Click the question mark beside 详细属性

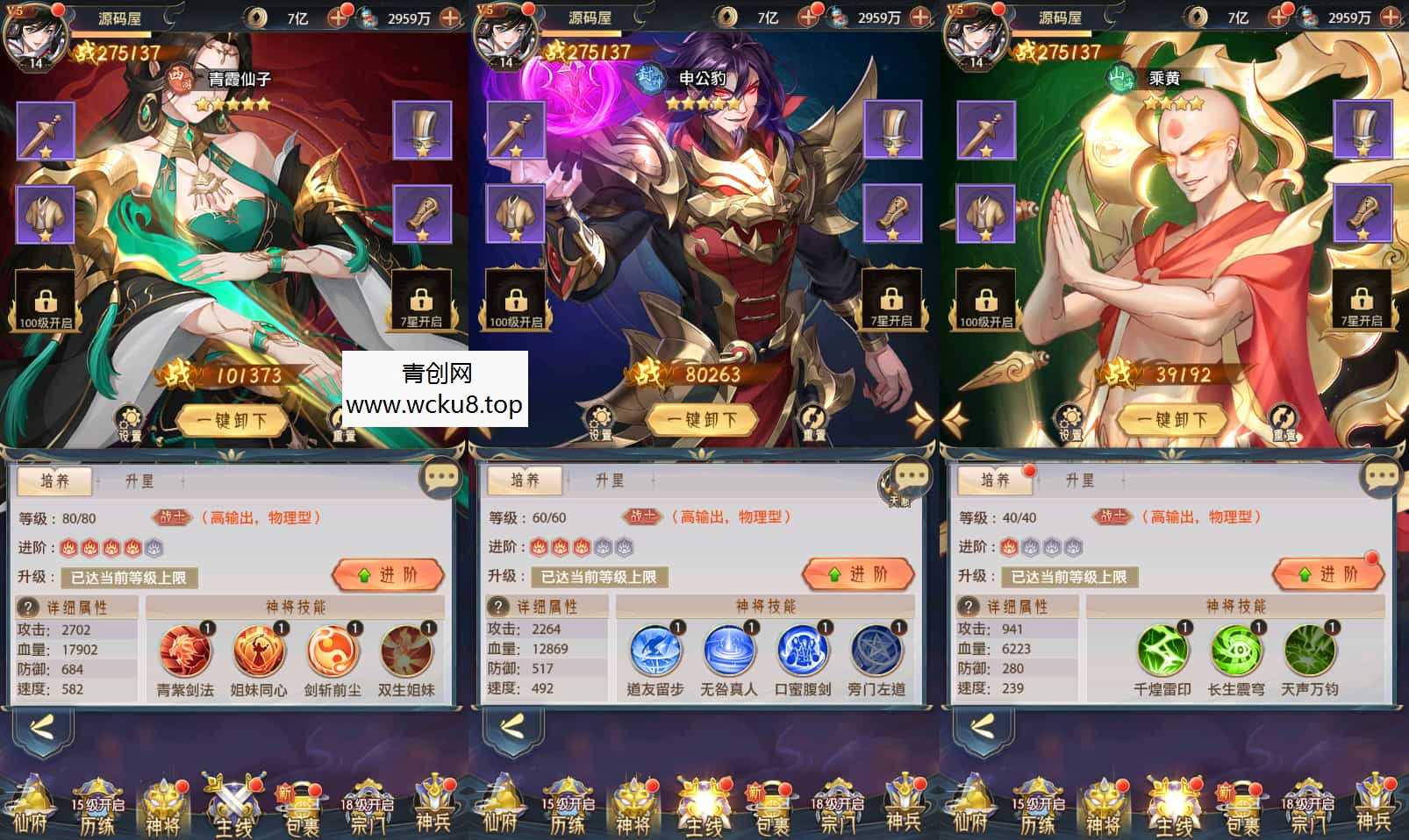click(29, 606)
